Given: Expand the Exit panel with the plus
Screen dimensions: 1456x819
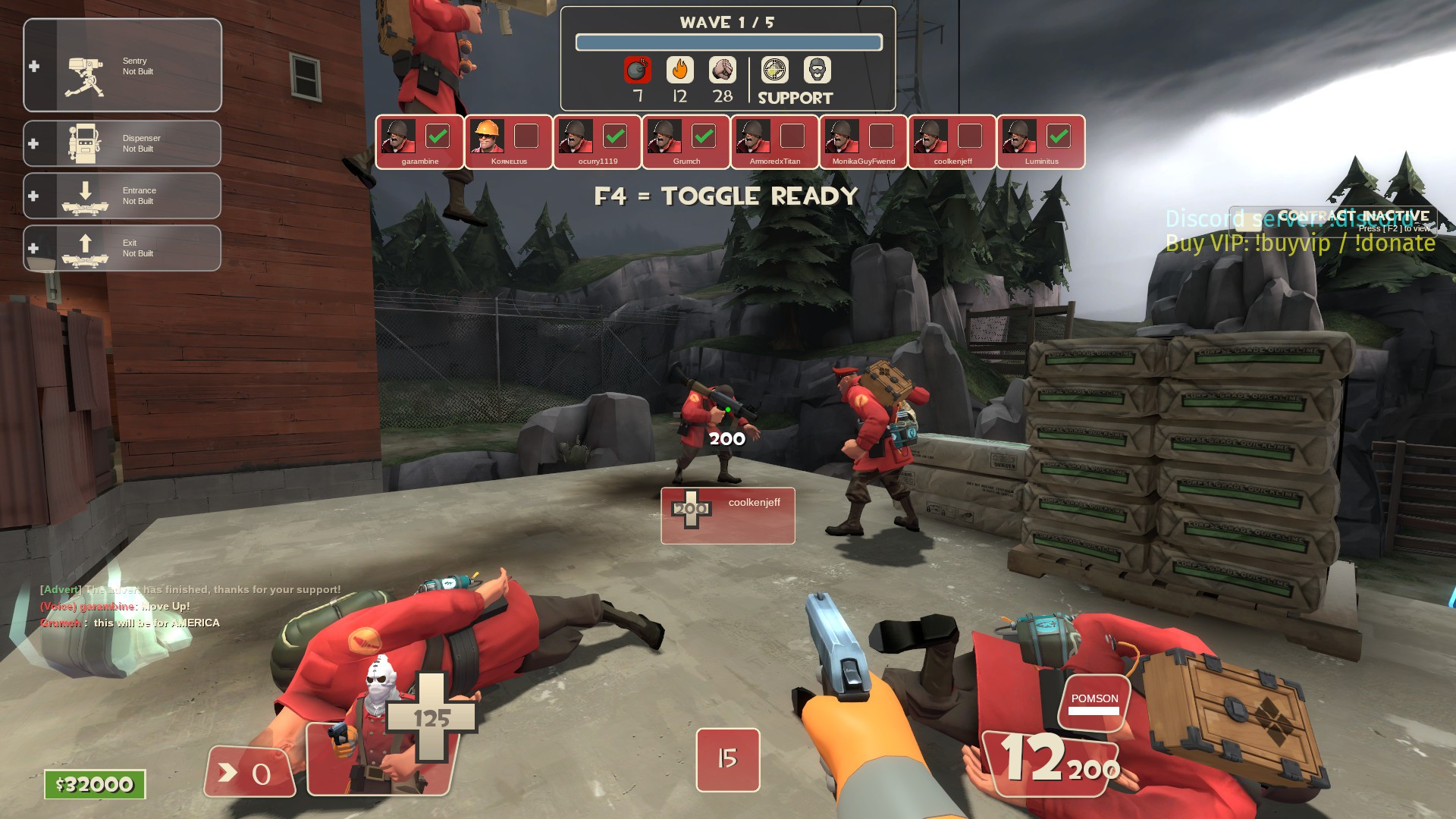Looking at the screenshot, I should (x=33, y=248).
